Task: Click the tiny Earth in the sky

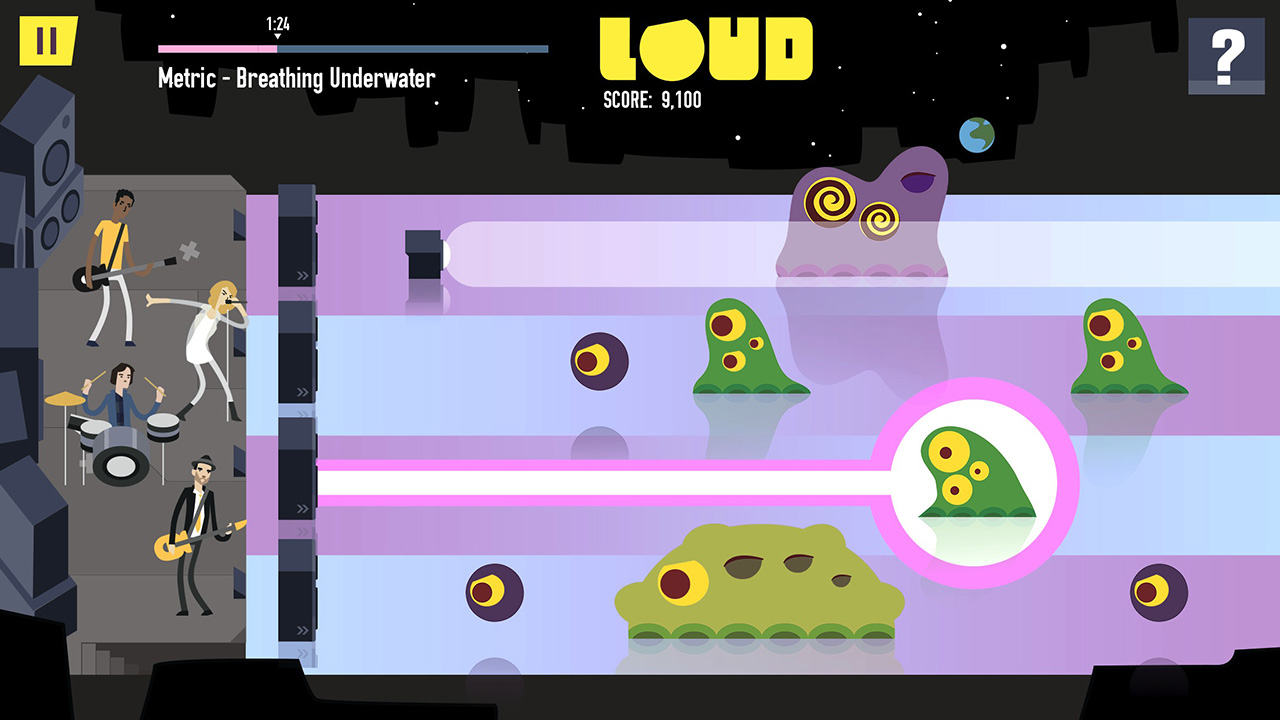Action: tap(975, 133)
